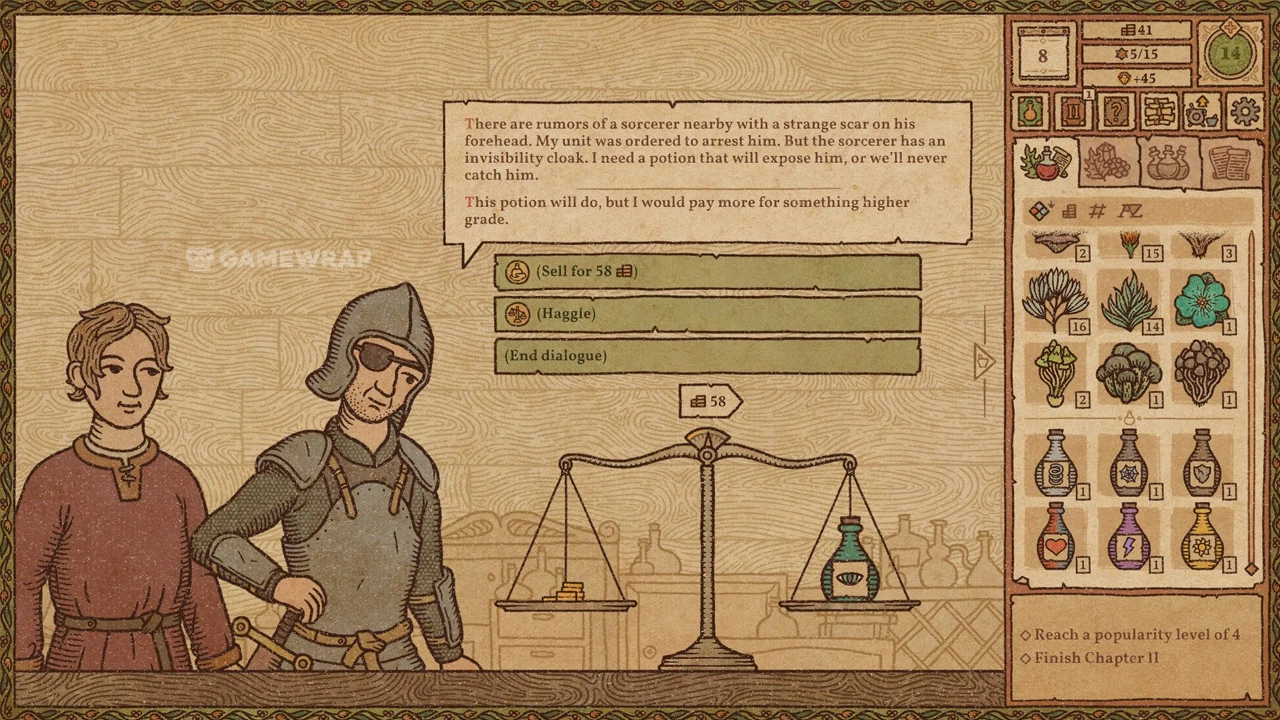
Task: Select the End dialogue option
Action: pos(706,356)
